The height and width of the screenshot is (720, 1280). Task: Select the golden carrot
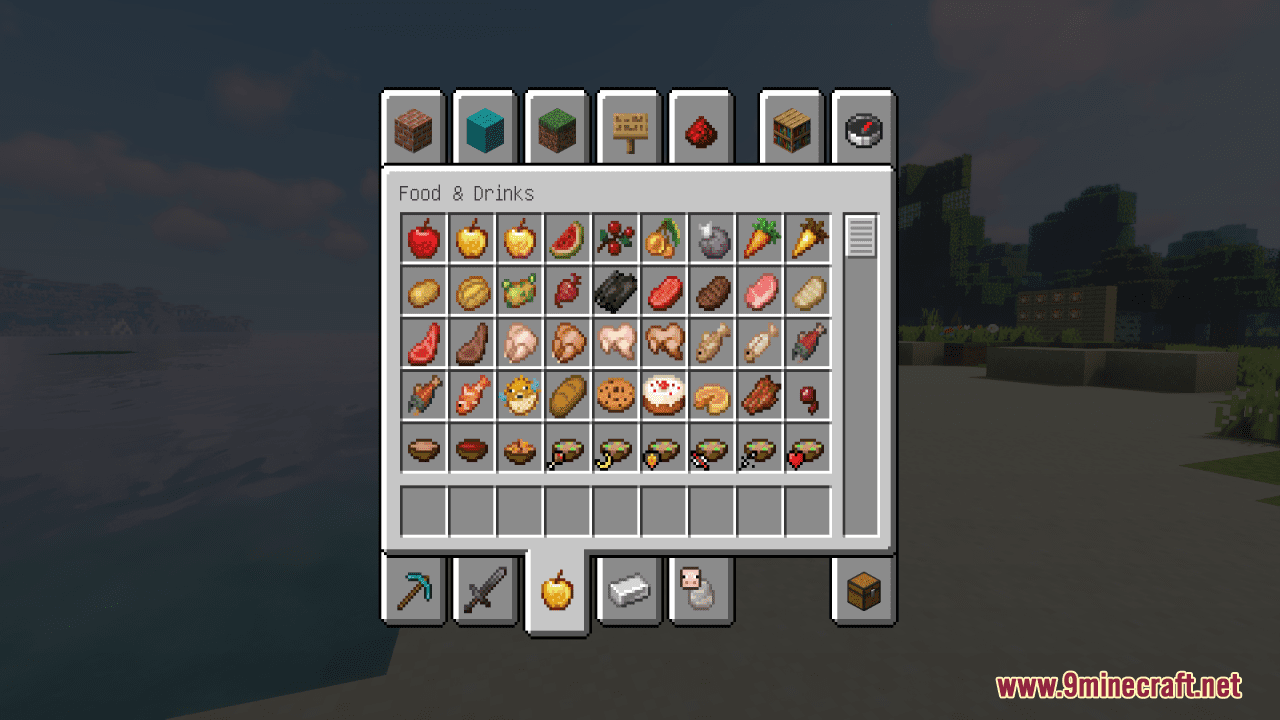(x=807, y=240)
